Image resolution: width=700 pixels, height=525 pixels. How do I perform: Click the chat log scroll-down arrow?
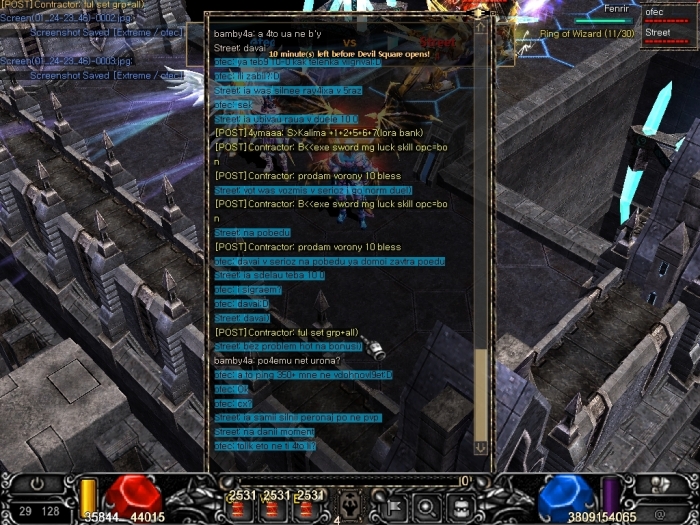480,448
